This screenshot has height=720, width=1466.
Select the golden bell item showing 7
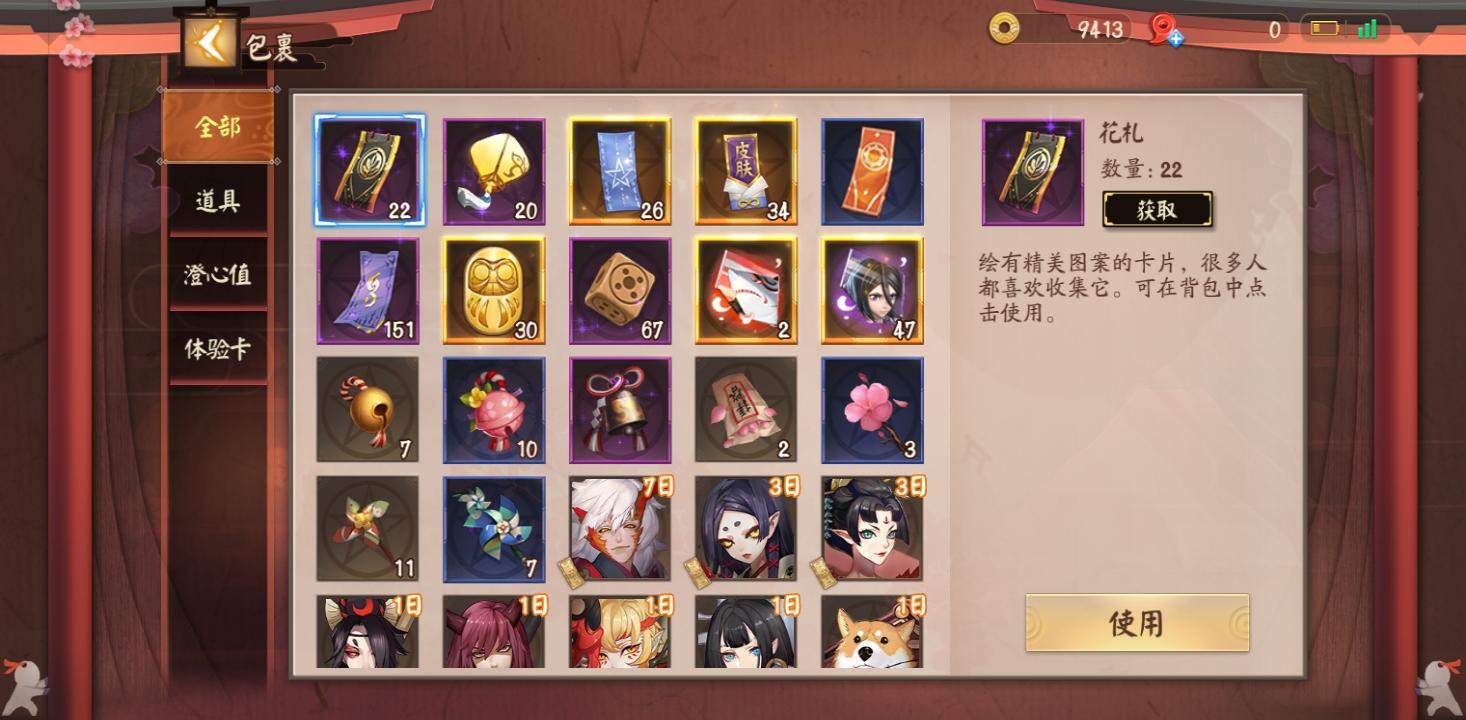368,410
